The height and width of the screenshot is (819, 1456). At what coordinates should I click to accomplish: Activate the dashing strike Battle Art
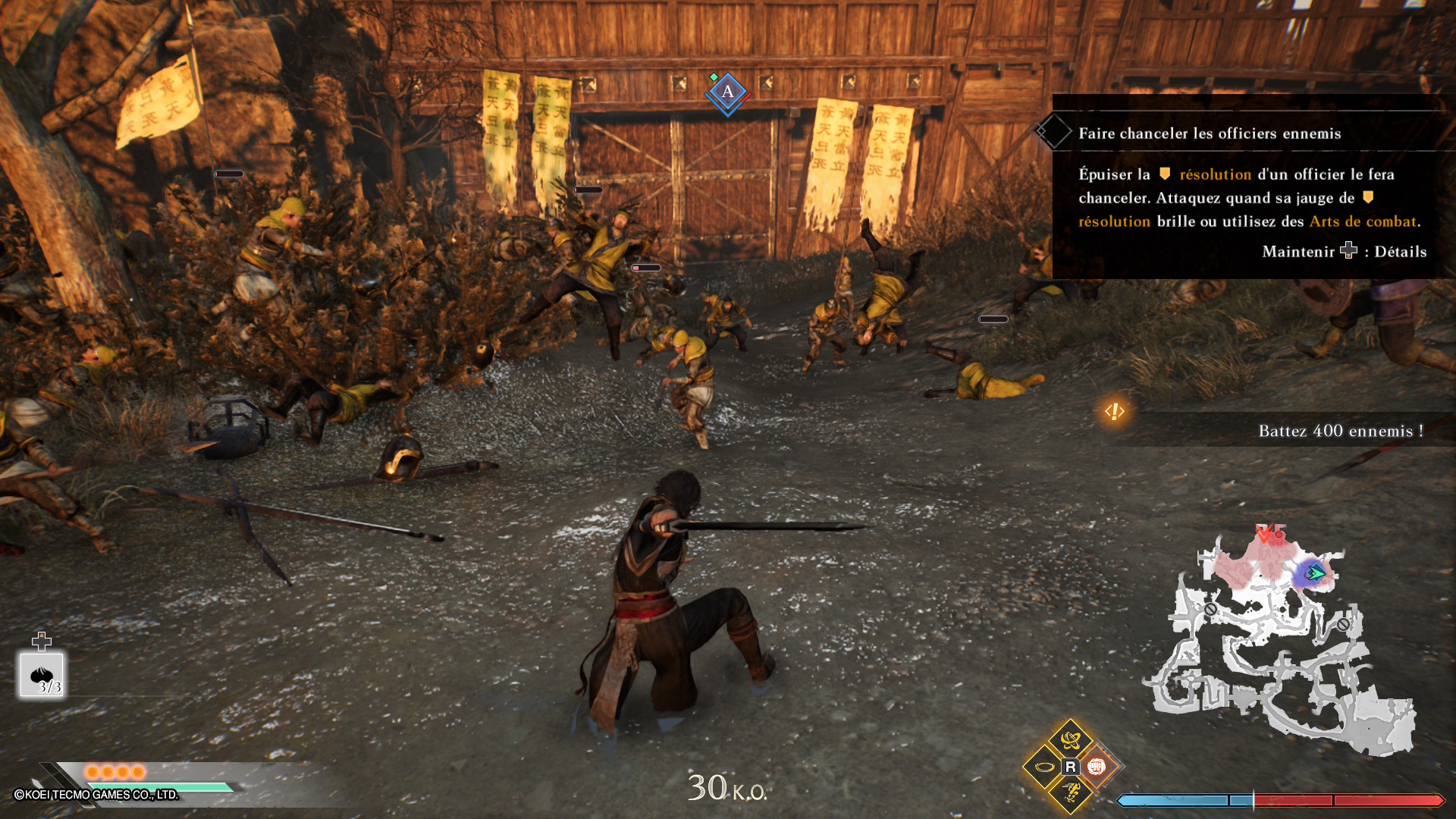pyautogui.click(x=1070, y=793)
